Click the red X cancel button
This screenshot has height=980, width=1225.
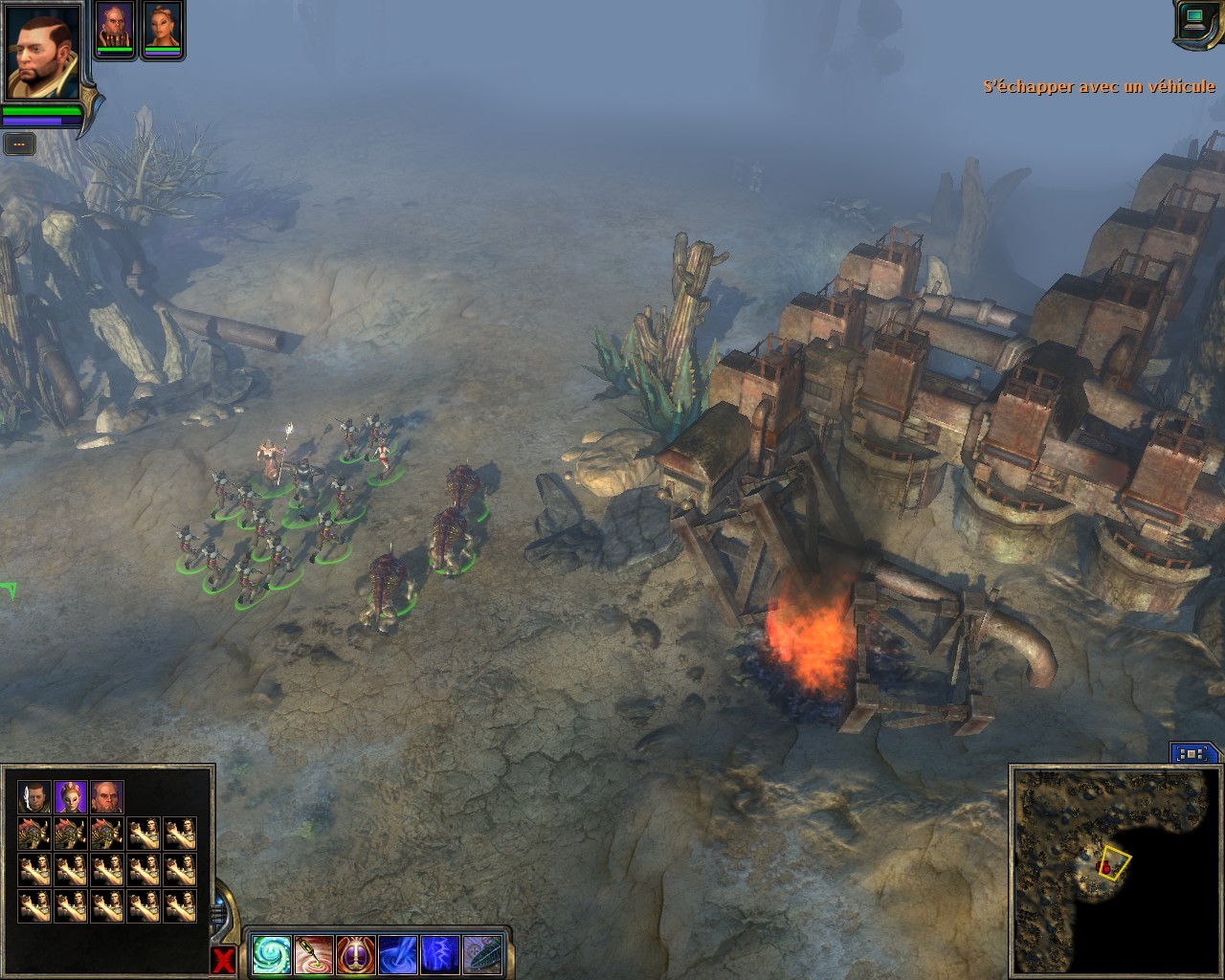click(223, 960)
